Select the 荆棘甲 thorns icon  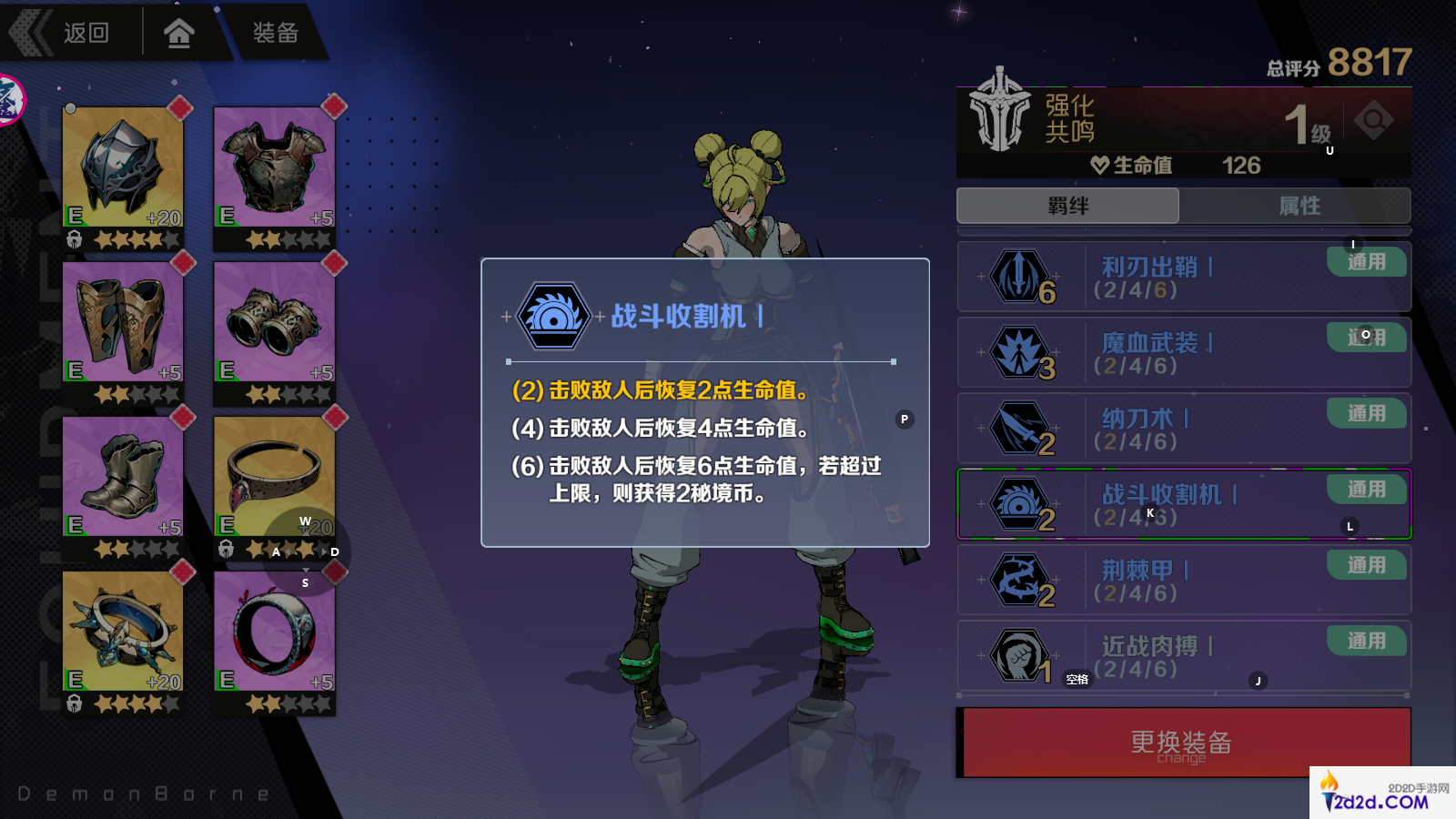pos(1021,580)
